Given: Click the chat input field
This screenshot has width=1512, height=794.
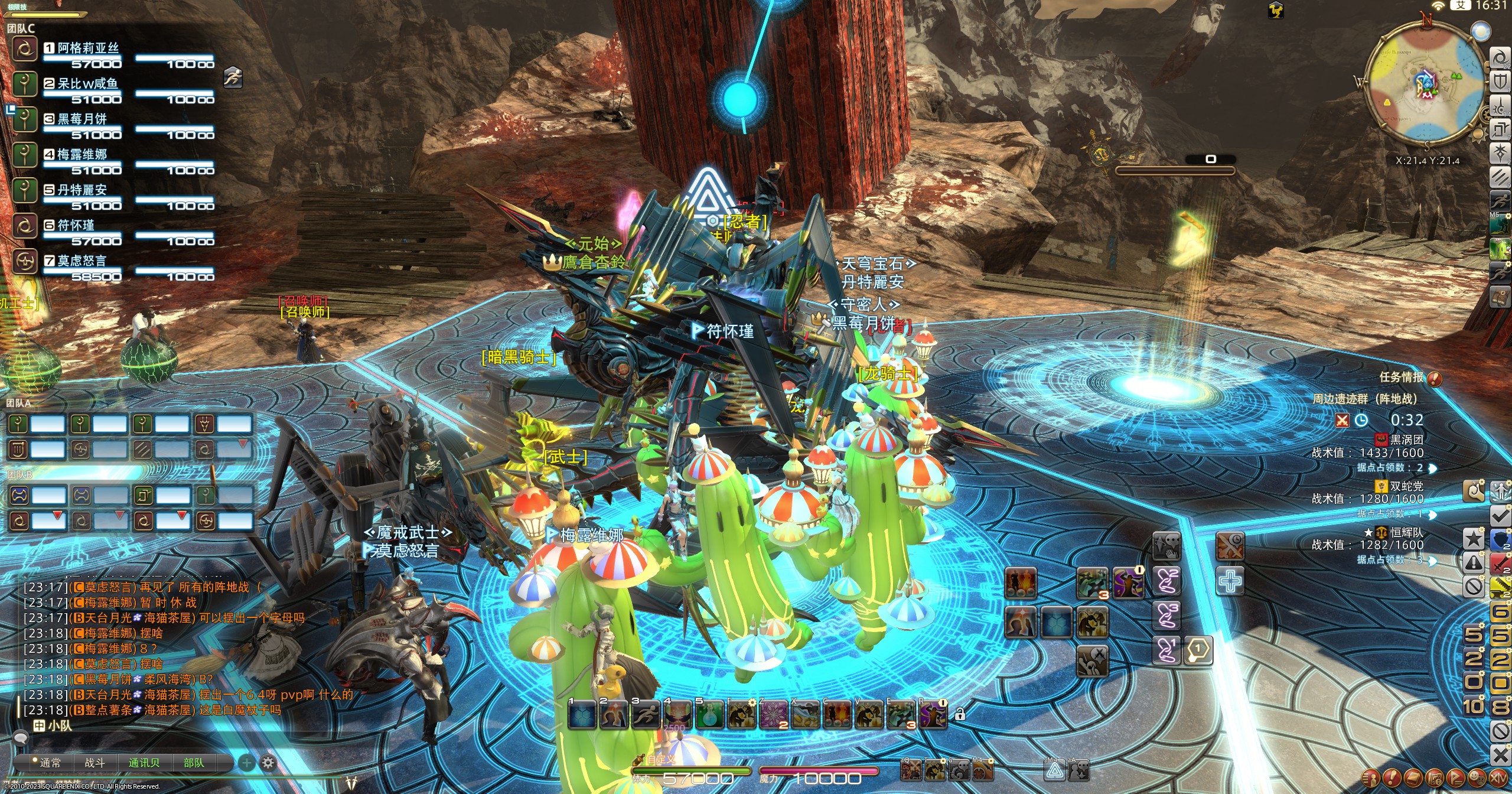Looking at the screenshot, I should [177, 725].
